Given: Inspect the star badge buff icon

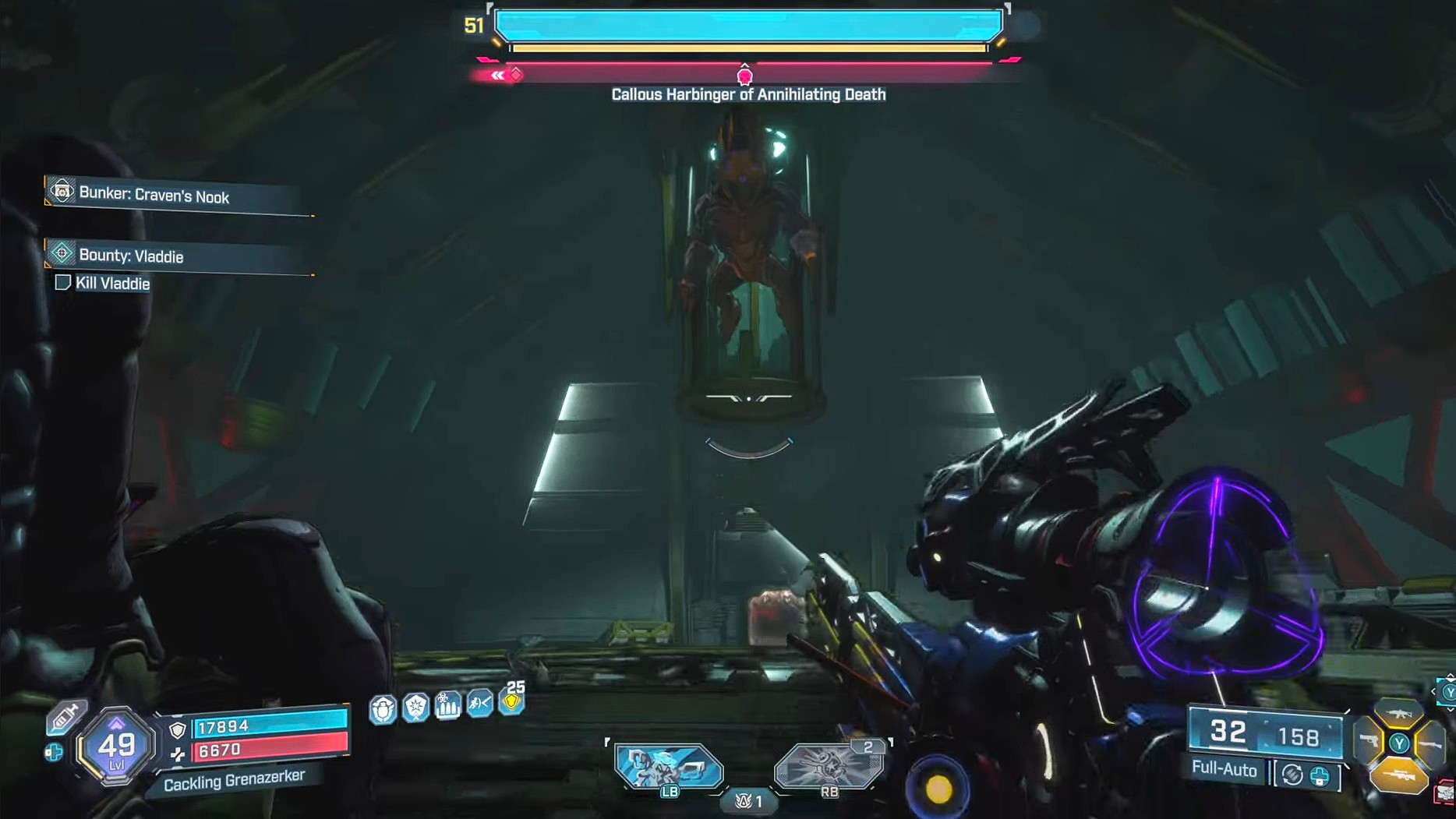Looking at the screenshot, I should coord(415,708).
